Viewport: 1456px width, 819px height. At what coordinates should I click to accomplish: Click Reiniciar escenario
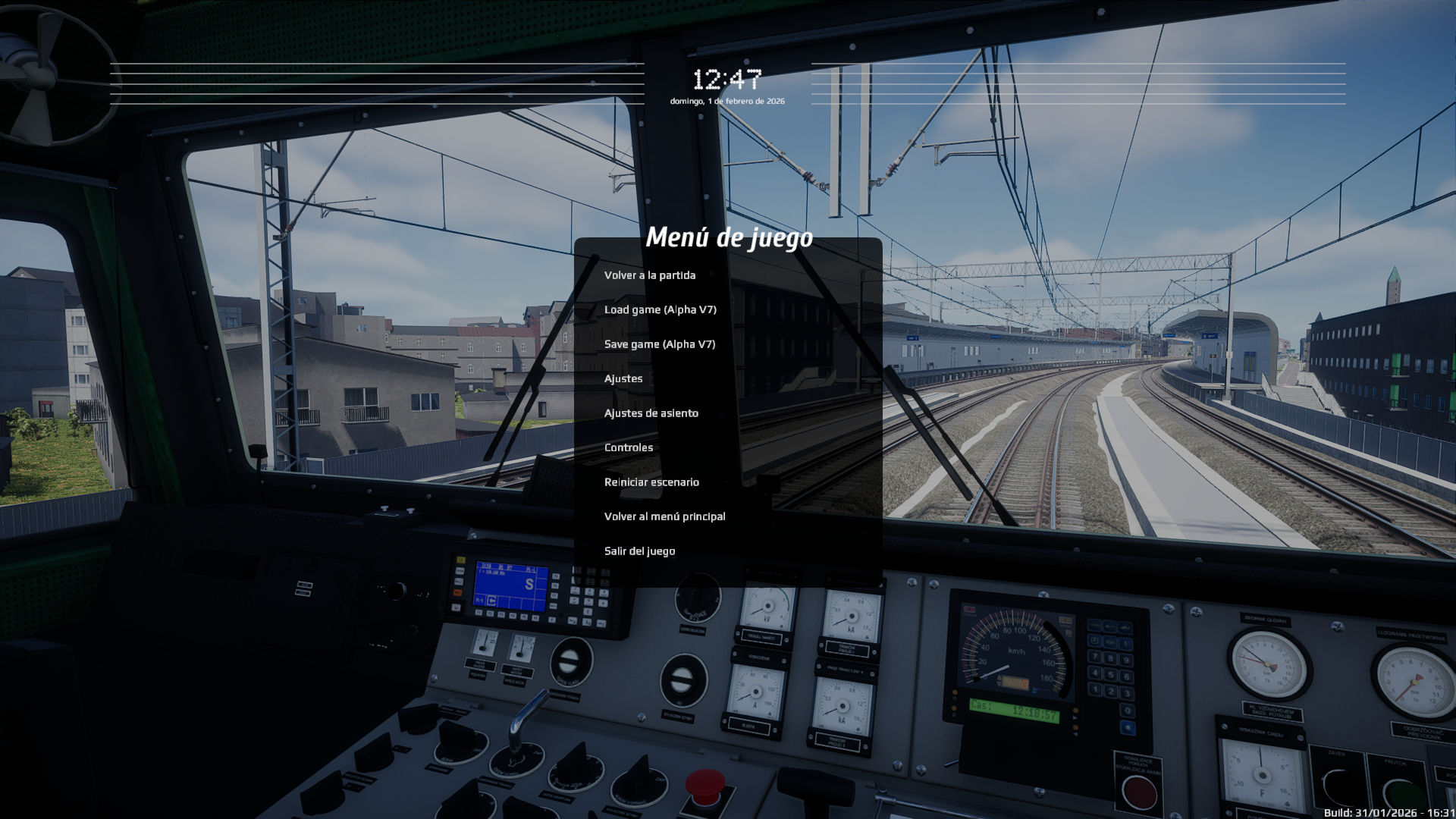pyautogui.click(x=651, y=482)
